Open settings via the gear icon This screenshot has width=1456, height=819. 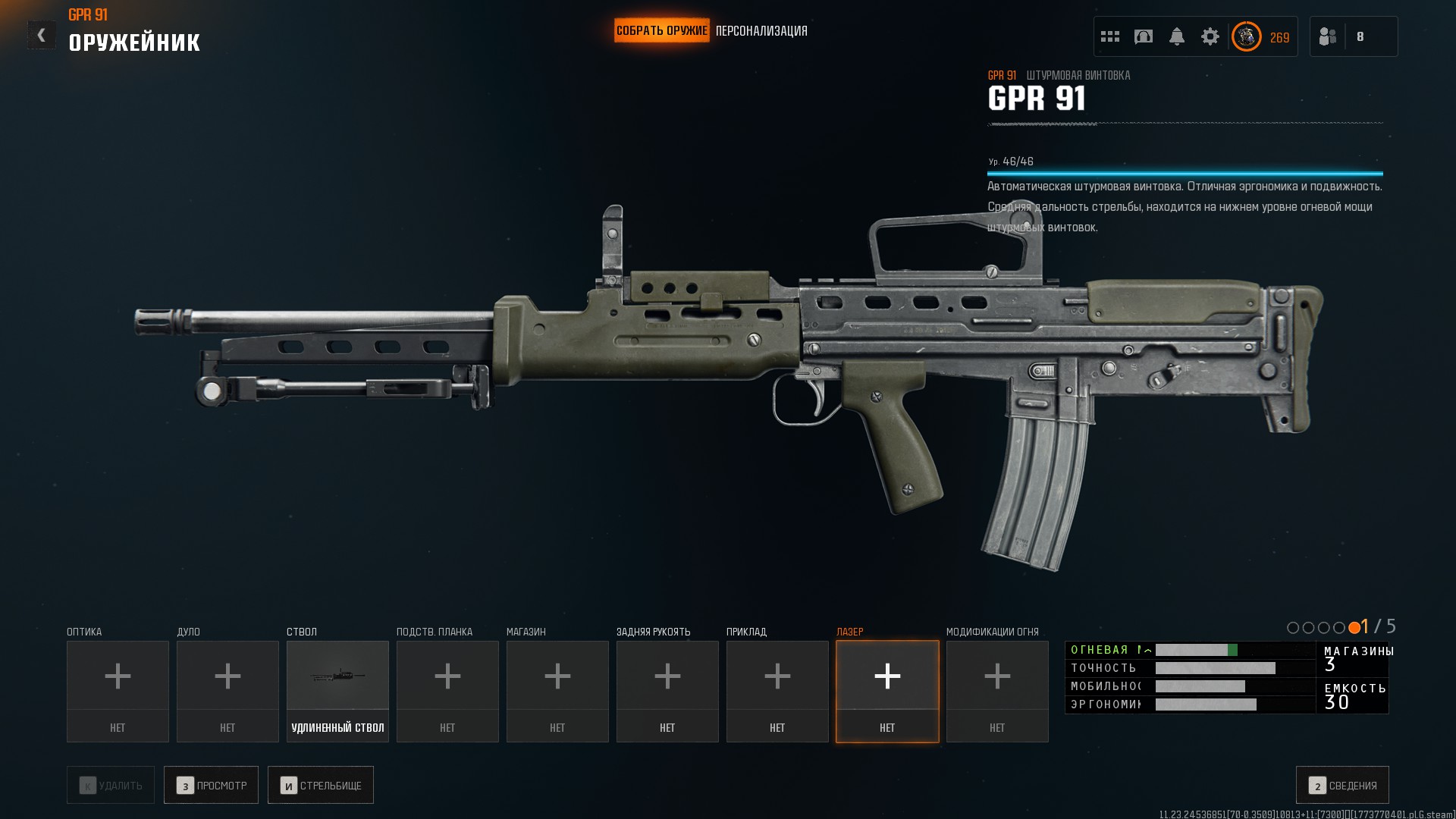(1210, 36)
